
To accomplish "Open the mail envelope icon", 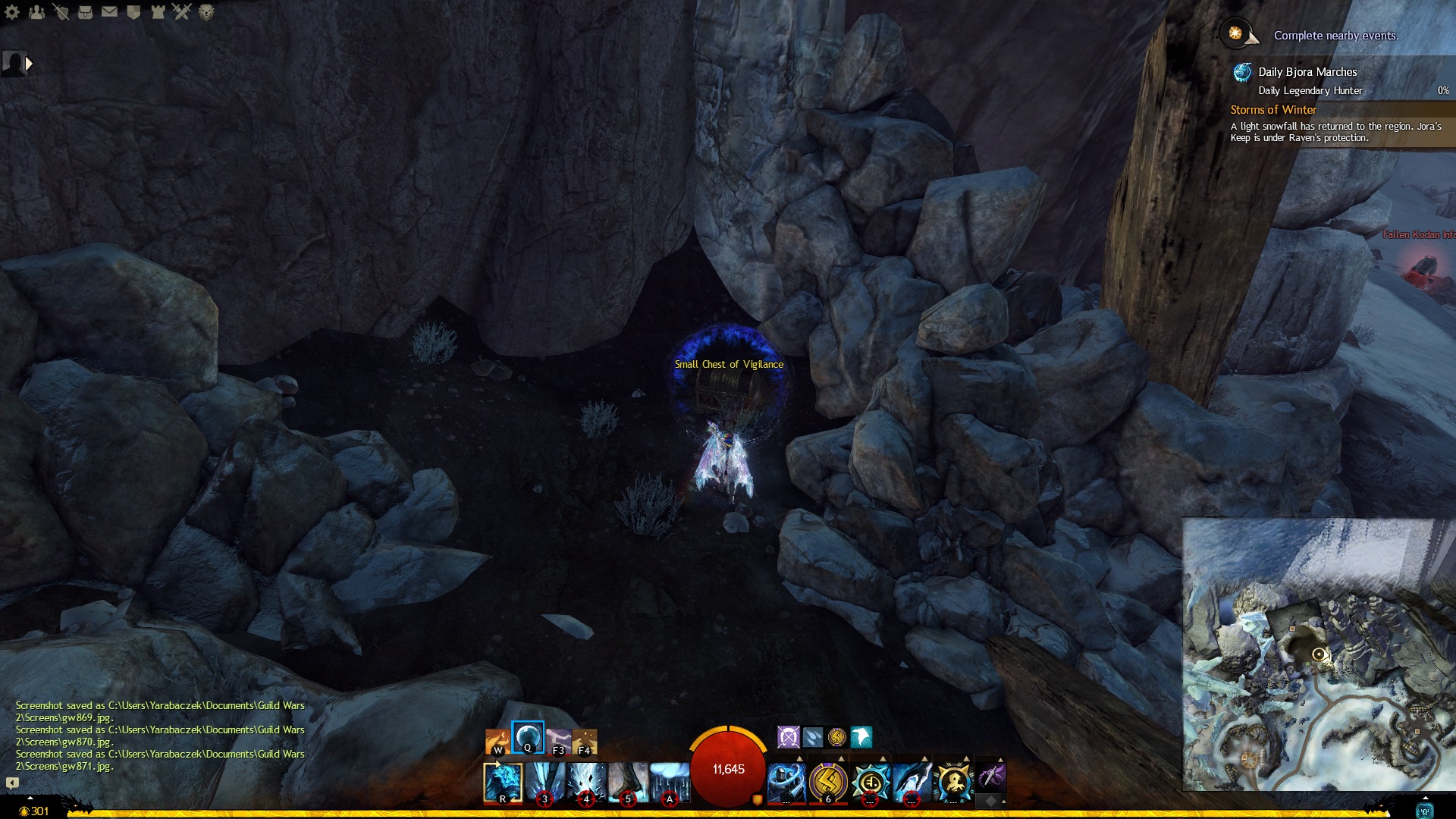I will [109, 12].
